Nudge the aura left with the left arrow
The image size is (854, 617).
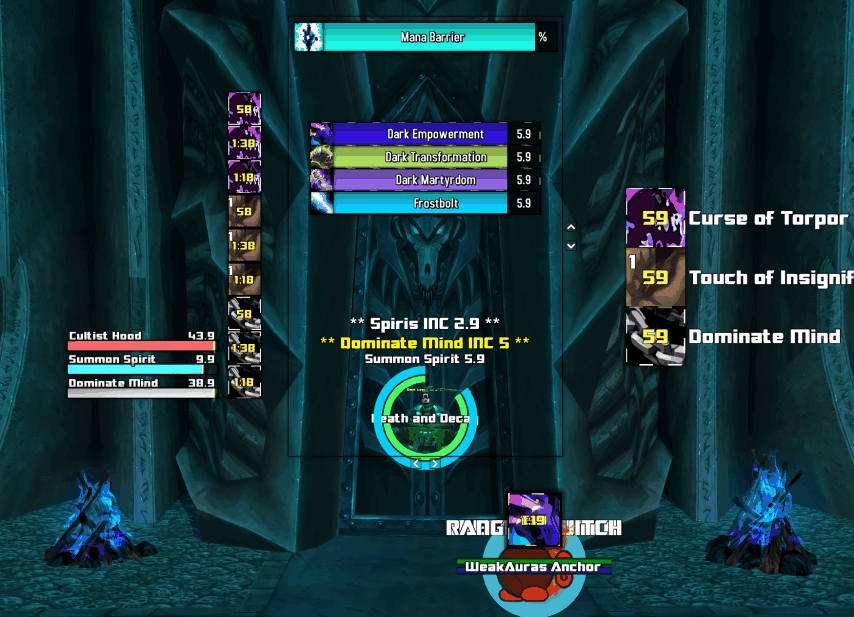[417, 463]
